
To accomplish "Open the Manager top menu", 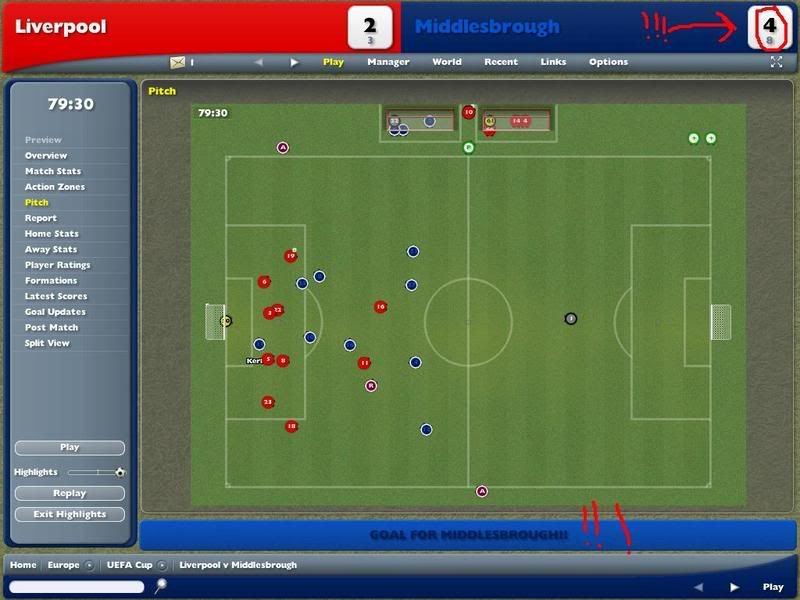I will coord(388,62).
